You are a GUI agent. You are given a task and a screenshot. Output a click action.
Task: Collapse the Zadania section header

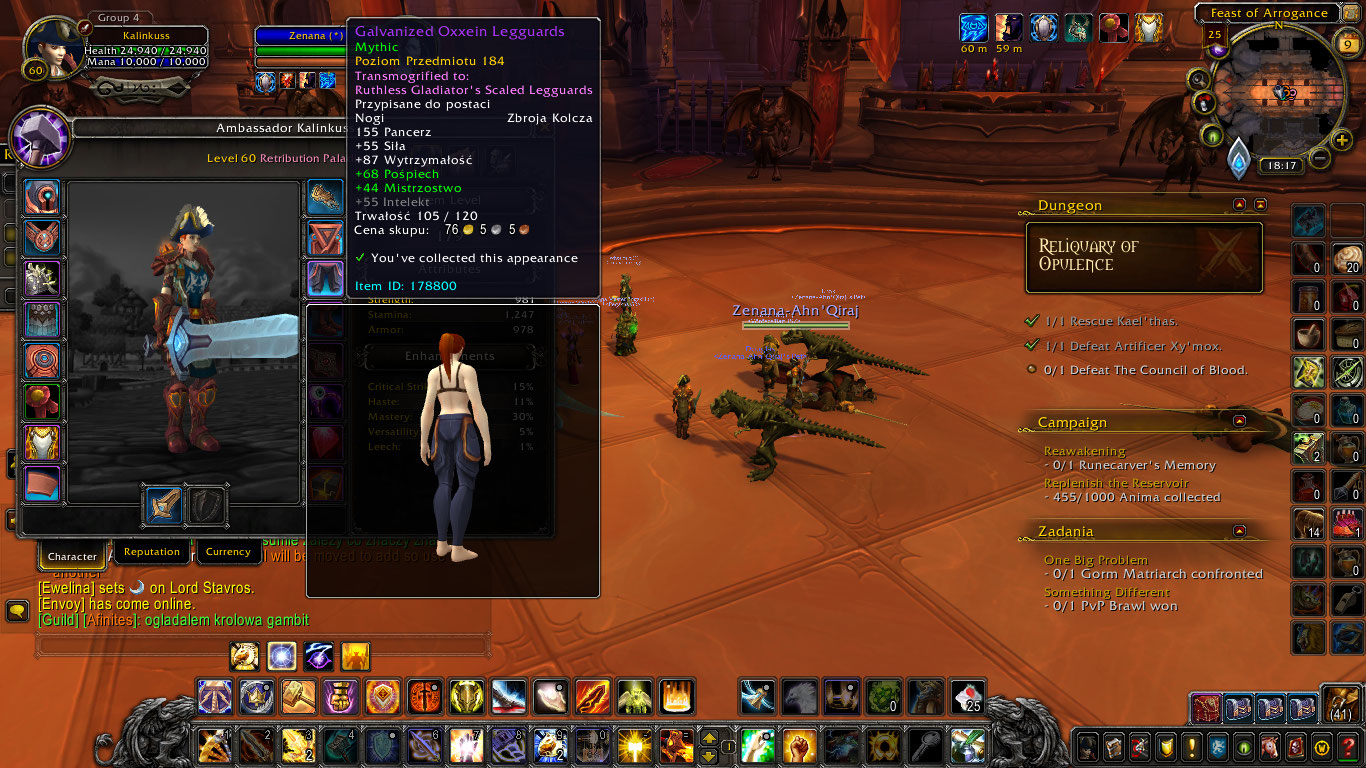(x=1240, y=530)
